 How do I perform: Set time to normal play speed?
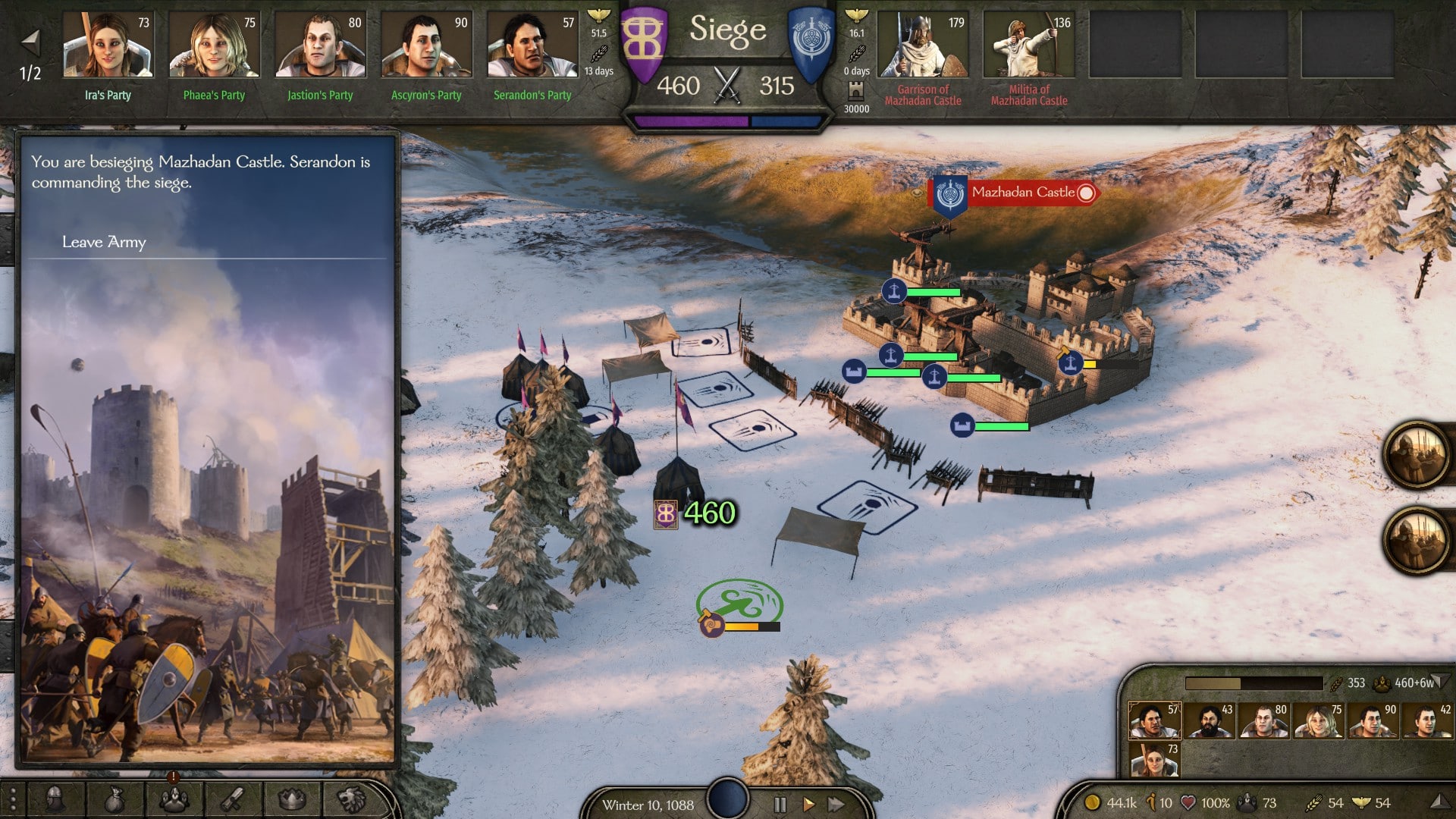tap(808, 804)
